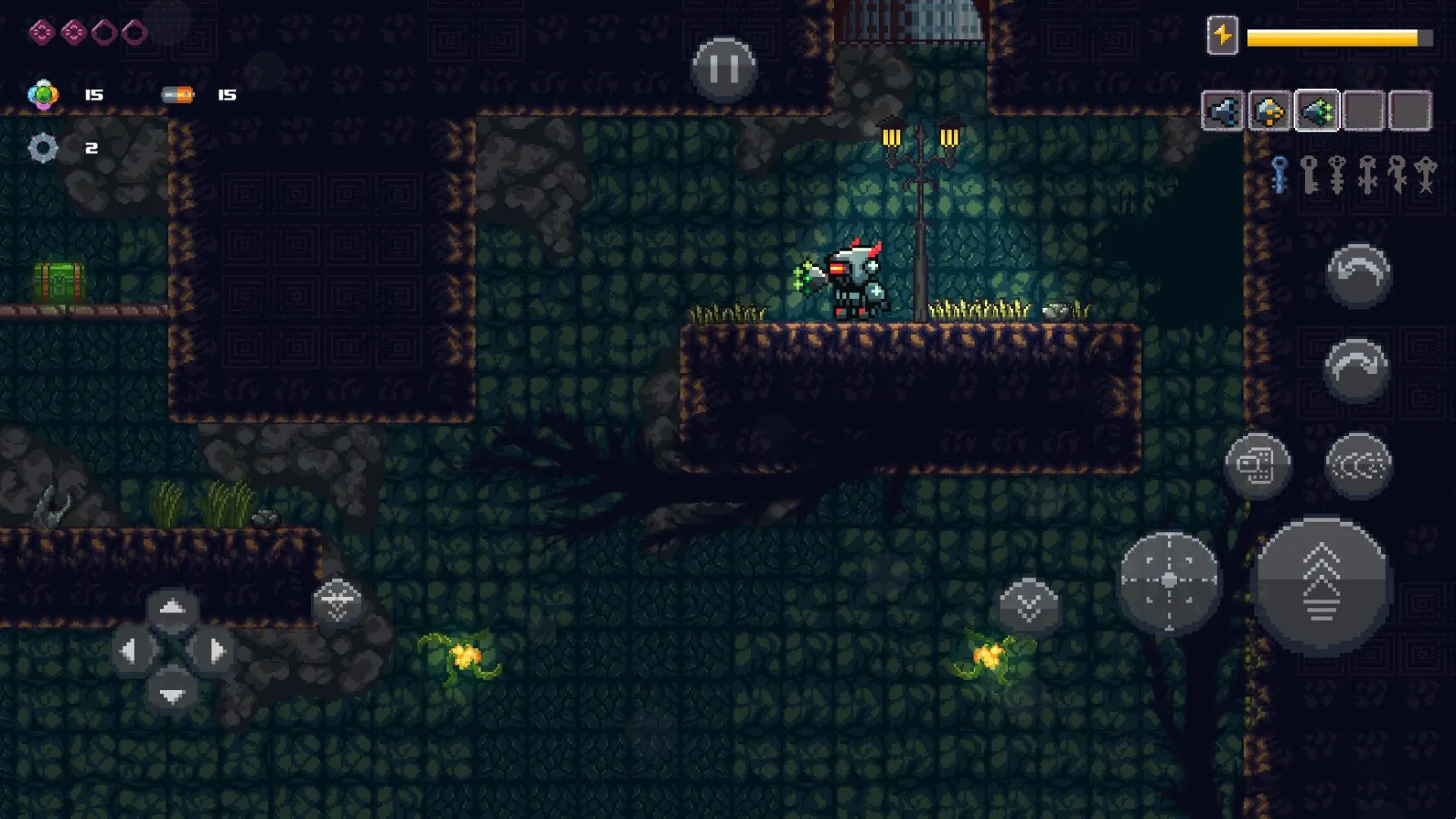Select the green blaster weapon slot

click(x=1317, y=111)
